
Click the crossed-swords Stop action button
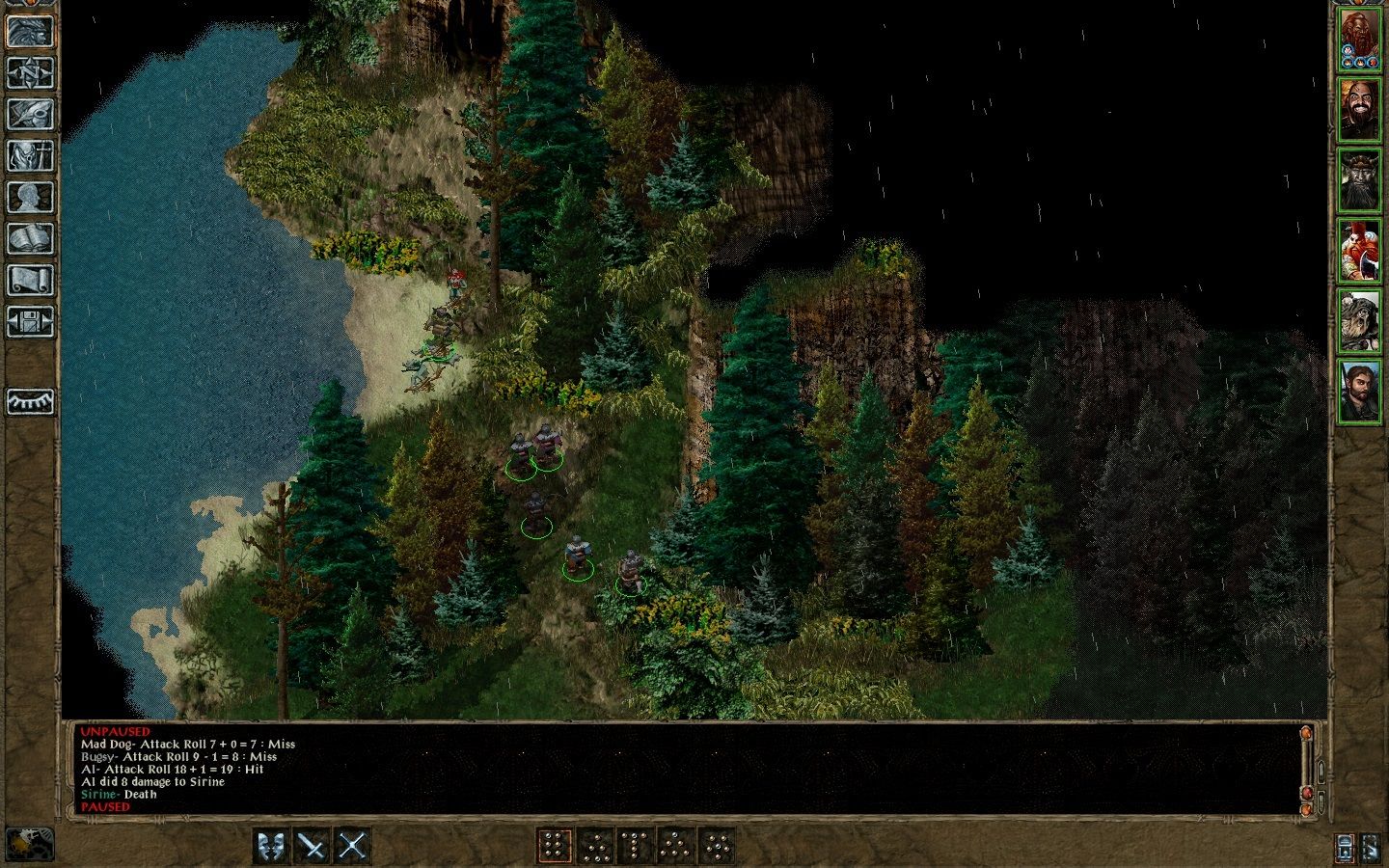[x=353, y=846]
